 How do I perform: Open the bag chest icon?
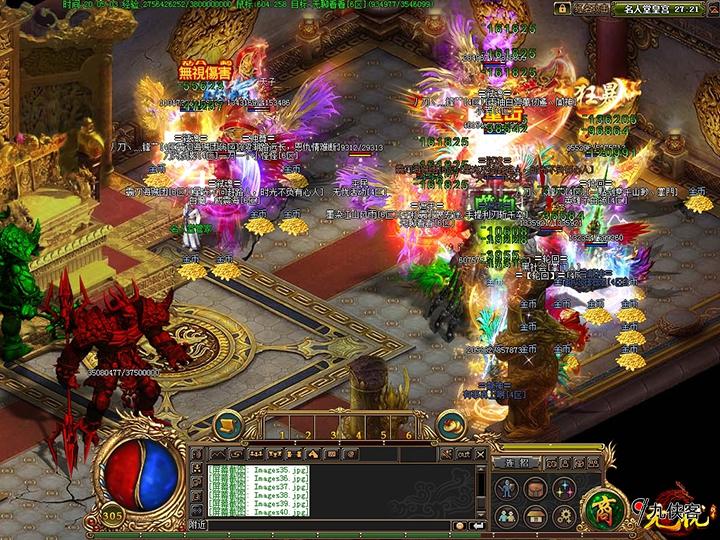pyautogui.click(x=537, y=488)
